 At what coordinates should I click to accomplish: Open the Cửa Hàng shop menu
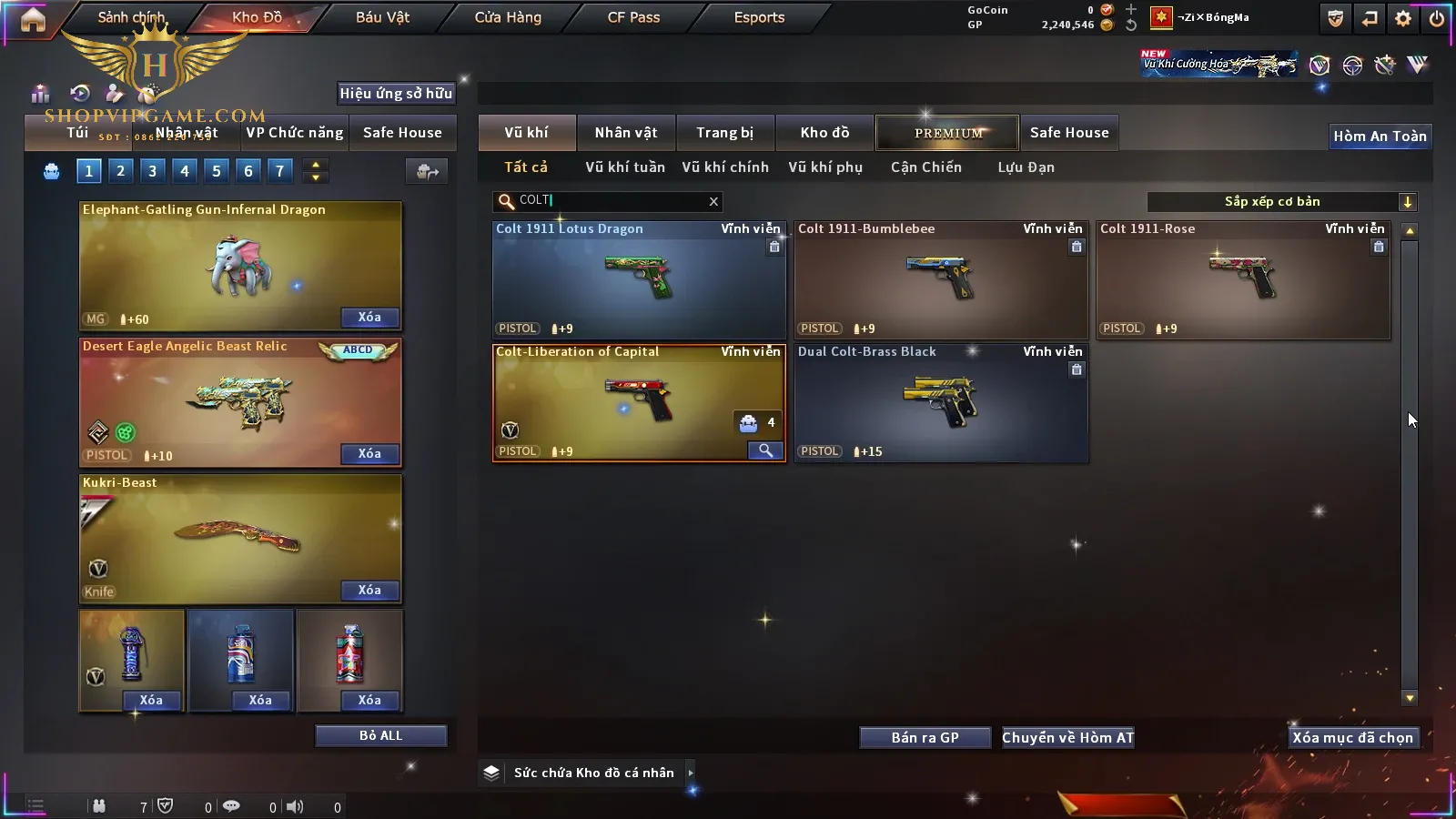click(508, 17)
